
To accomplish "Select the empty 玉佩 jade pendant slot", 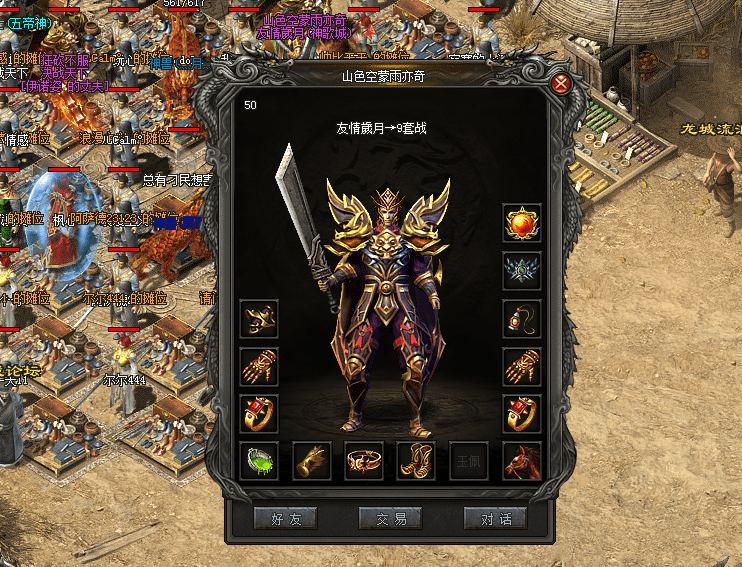I will [x=469, y=460].
